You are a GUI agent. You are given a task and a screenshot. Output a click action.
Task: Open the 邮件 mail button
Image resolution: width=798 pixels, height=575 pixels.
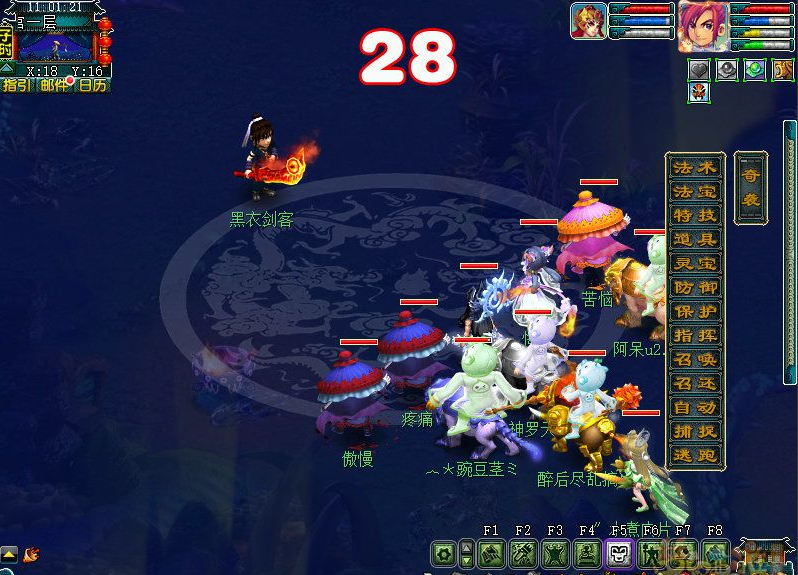tap(55, 86)
